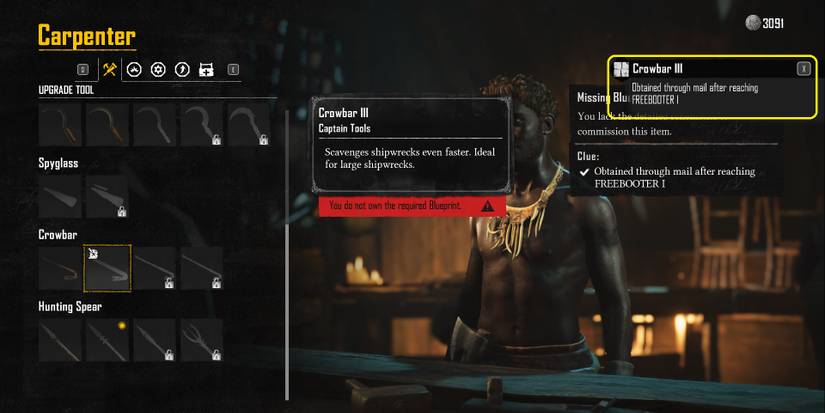
Task: Switch to the gauge dial tab
Action: coord(134,70)
